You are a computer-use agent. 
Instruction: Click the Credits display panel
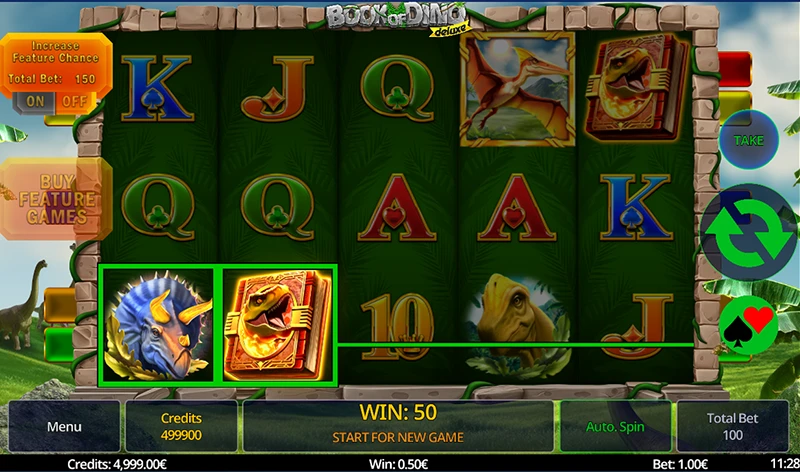181,427
